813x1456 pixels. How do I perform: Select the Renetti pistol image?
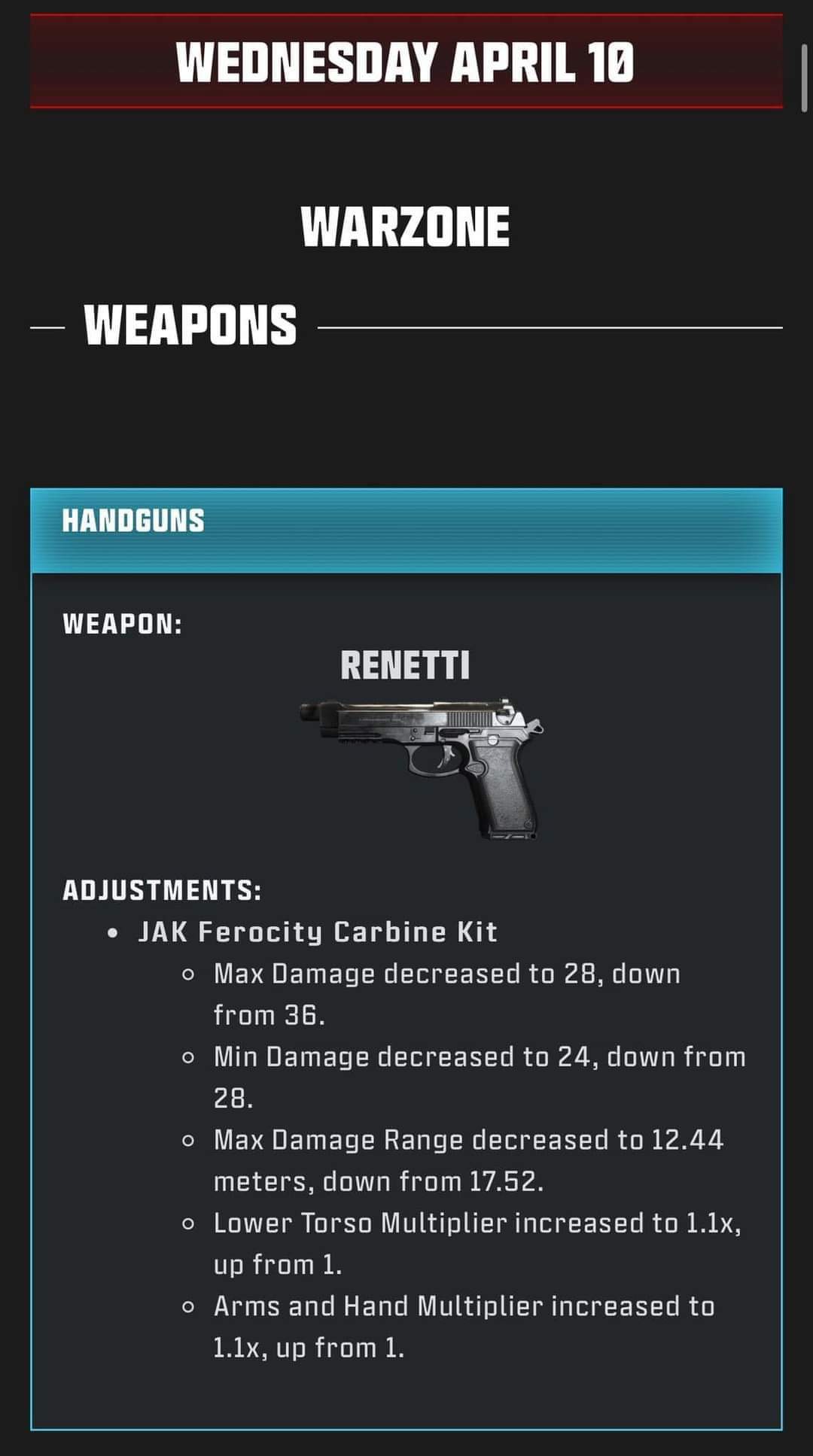422,768
